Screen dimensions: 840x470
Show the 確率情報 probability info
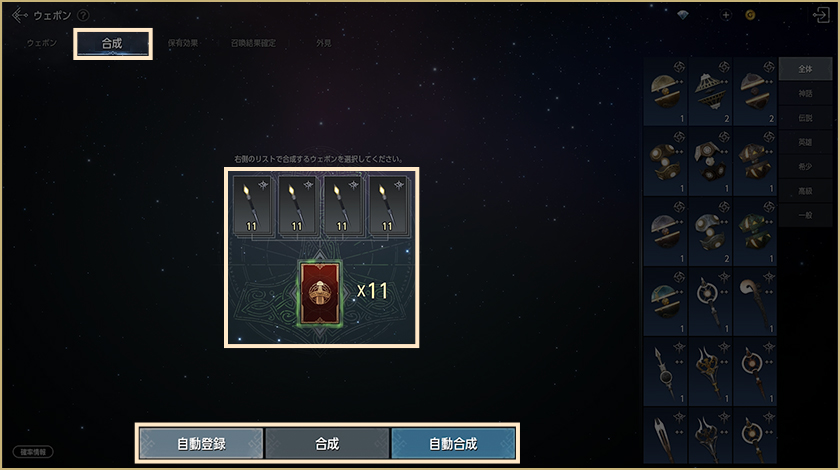[32, 452]
